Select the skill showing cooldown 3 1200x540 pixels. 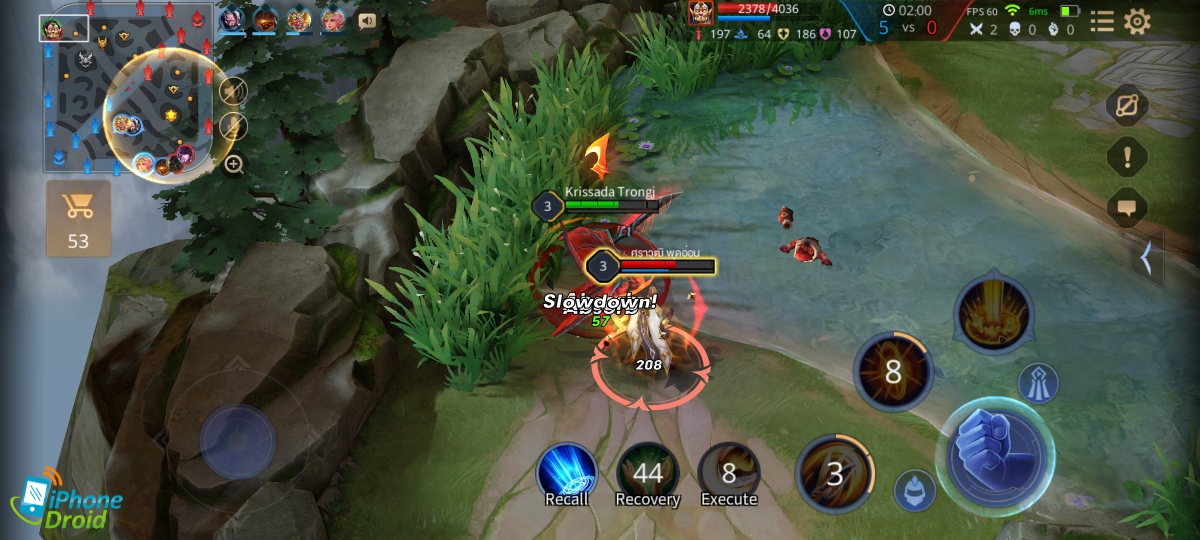(x=835, y=473)
